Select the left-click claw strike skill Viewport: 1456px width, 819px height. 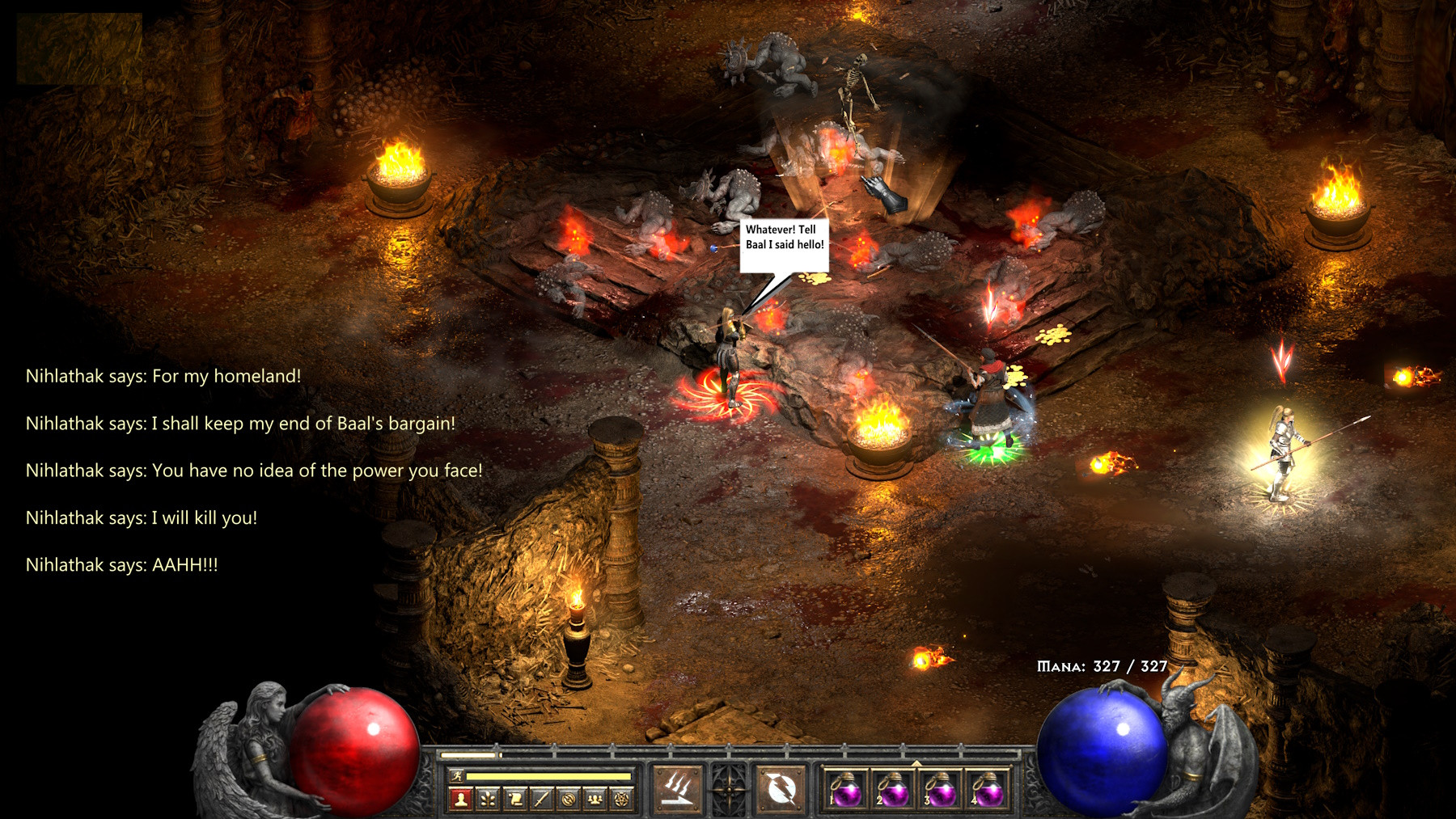[677, 787]
